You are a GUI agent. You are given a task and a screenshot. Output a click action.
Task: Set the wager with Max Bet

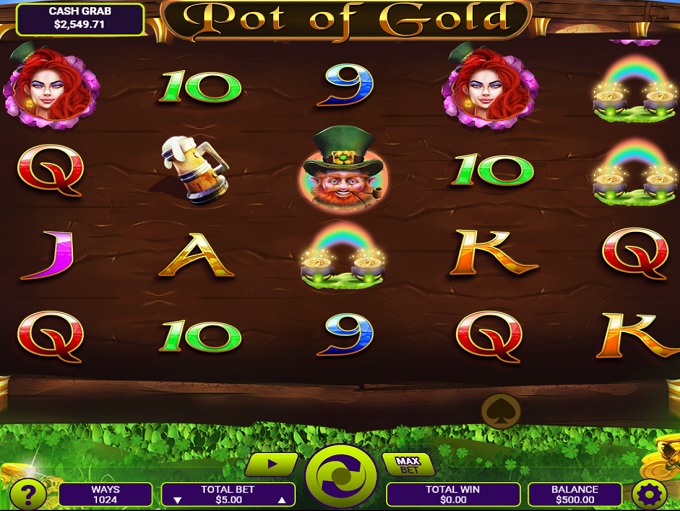409,464
